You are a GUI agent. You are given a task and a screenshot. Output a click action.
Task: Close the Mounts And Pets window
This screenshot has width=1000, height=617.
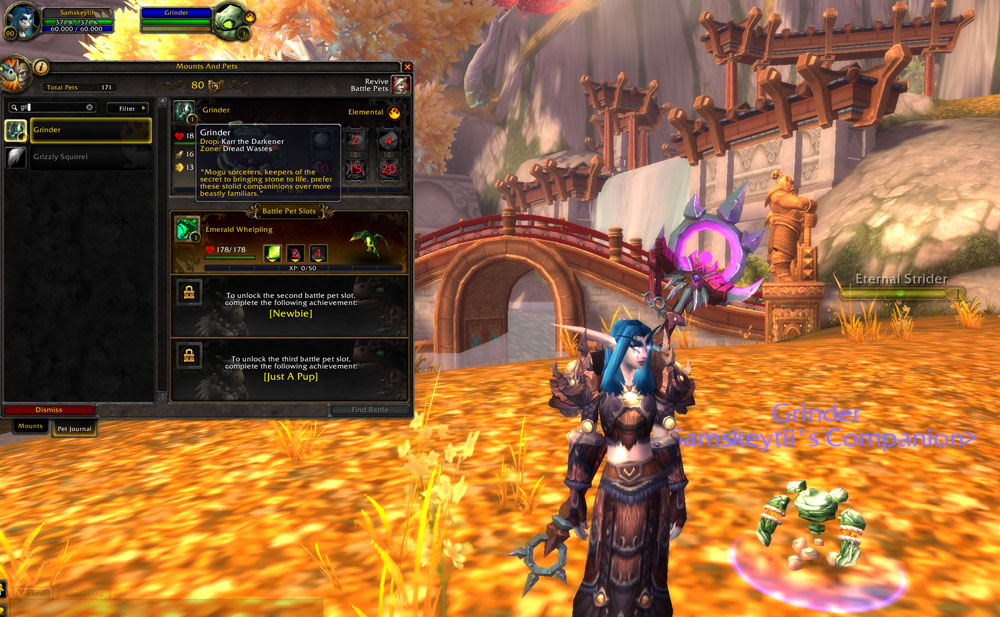[x=406, y=67]
